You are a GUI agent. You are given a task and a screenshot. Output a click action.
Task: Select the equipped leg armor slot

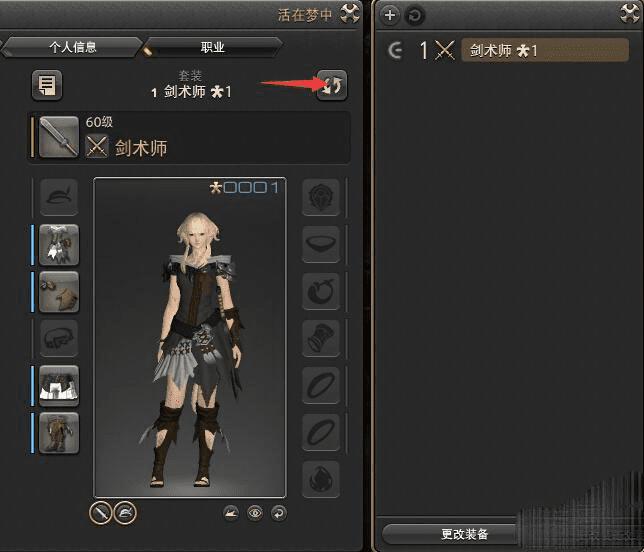[x=59, y=385]
